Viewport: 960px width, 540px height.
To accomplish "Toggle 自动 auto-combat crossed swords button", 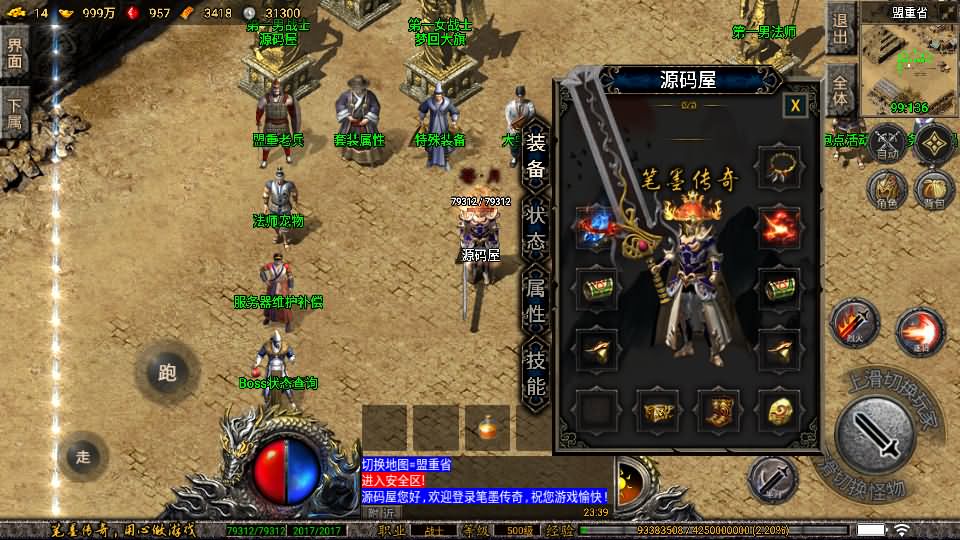I will [x=886, y=144].
